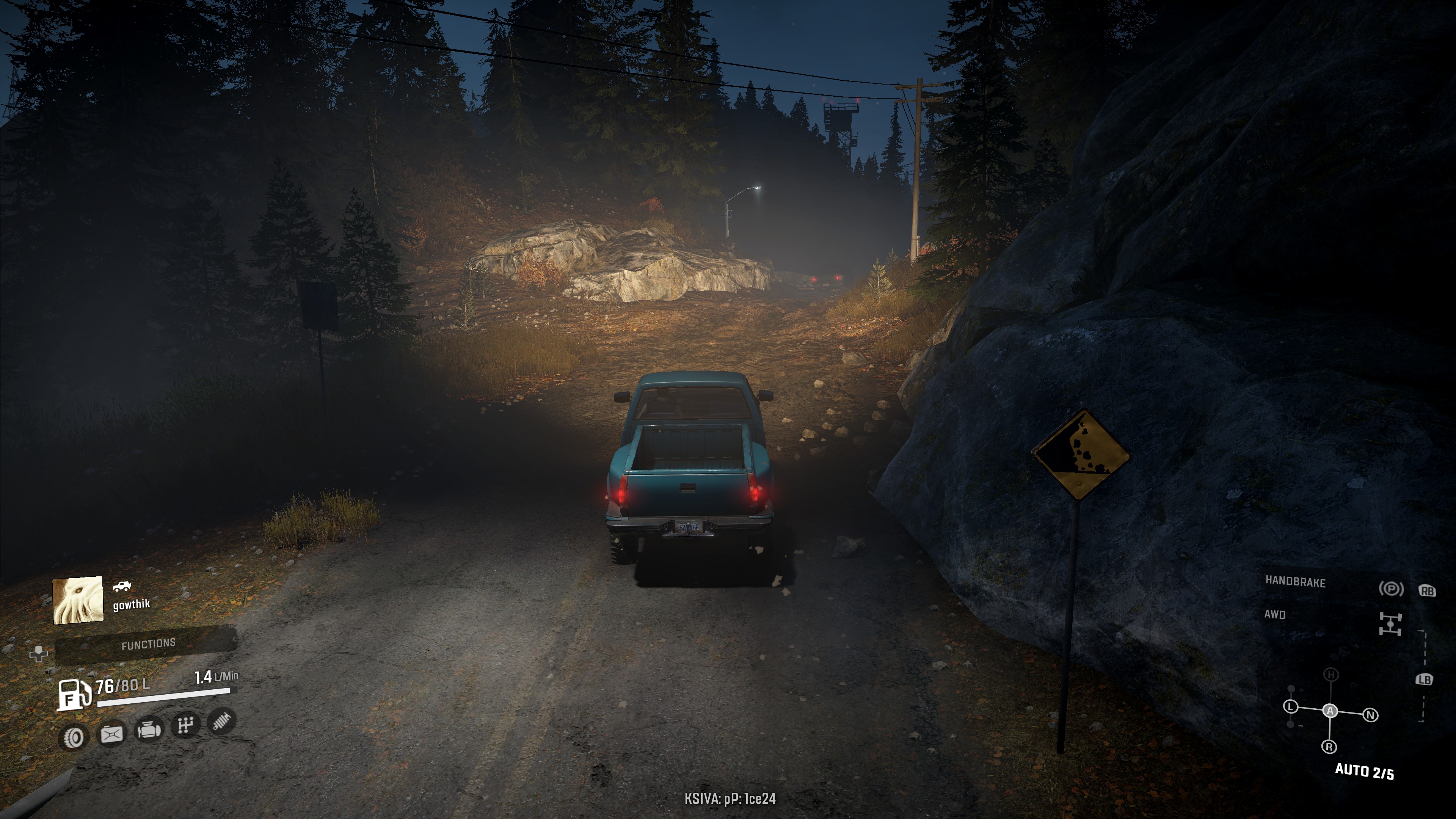Select the fuel pump icon
Viewport: 1456px width, 819px height.
(74, 694)
